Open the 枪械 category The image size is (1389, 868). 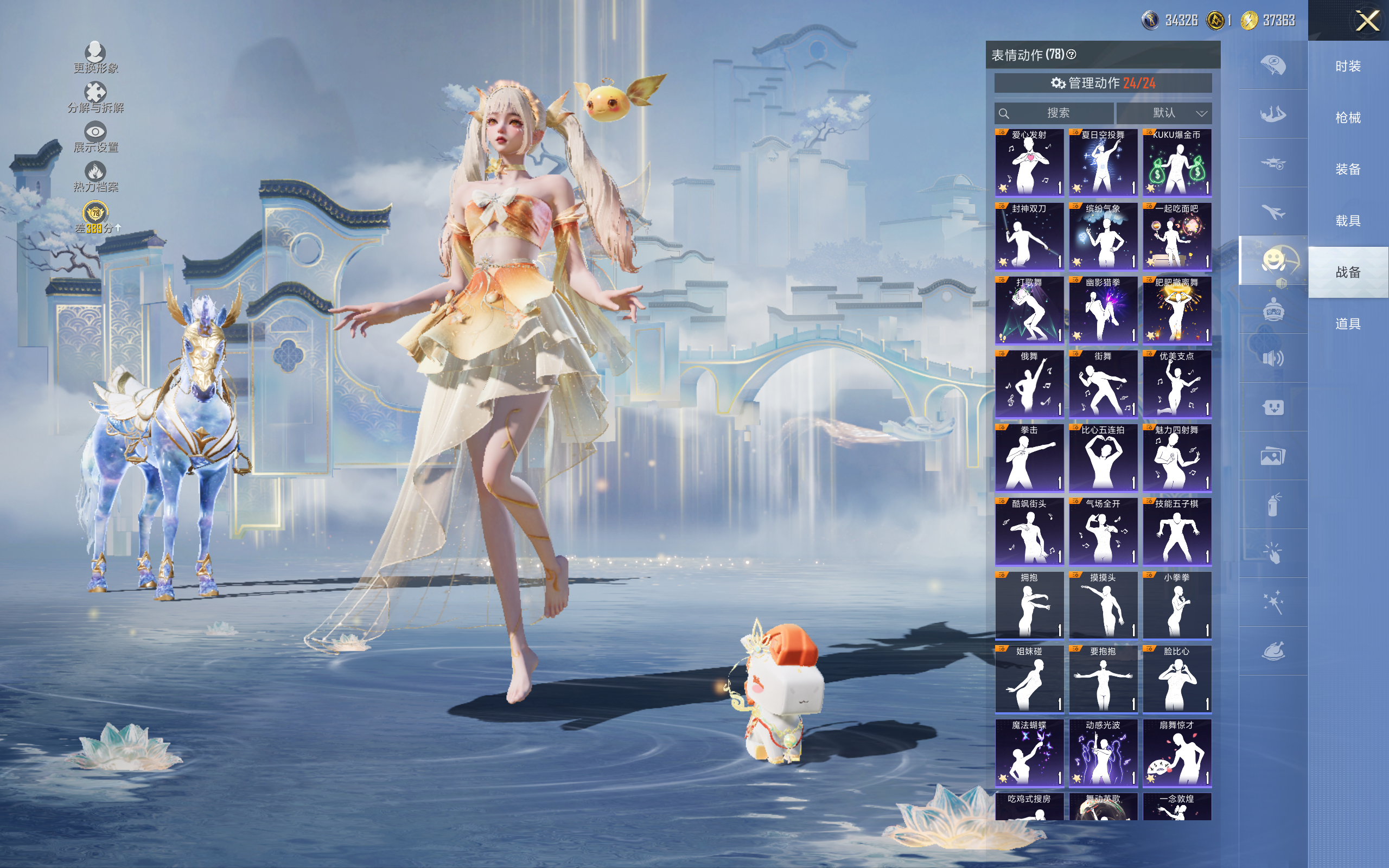(x=1348, y=118)
